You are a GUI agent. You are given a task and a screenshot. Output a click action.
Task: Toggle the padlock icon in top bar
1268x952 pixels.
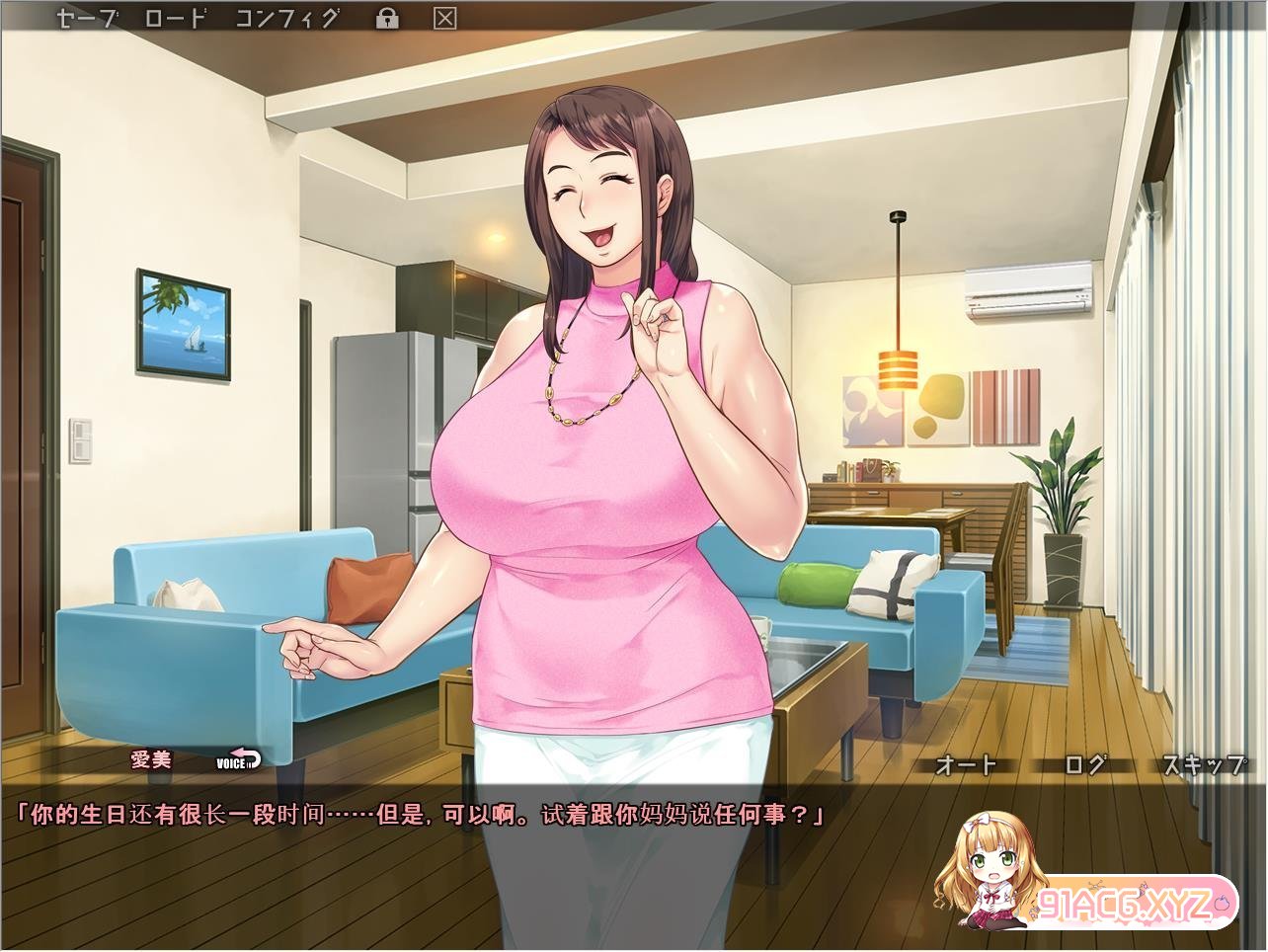point(387,18)
